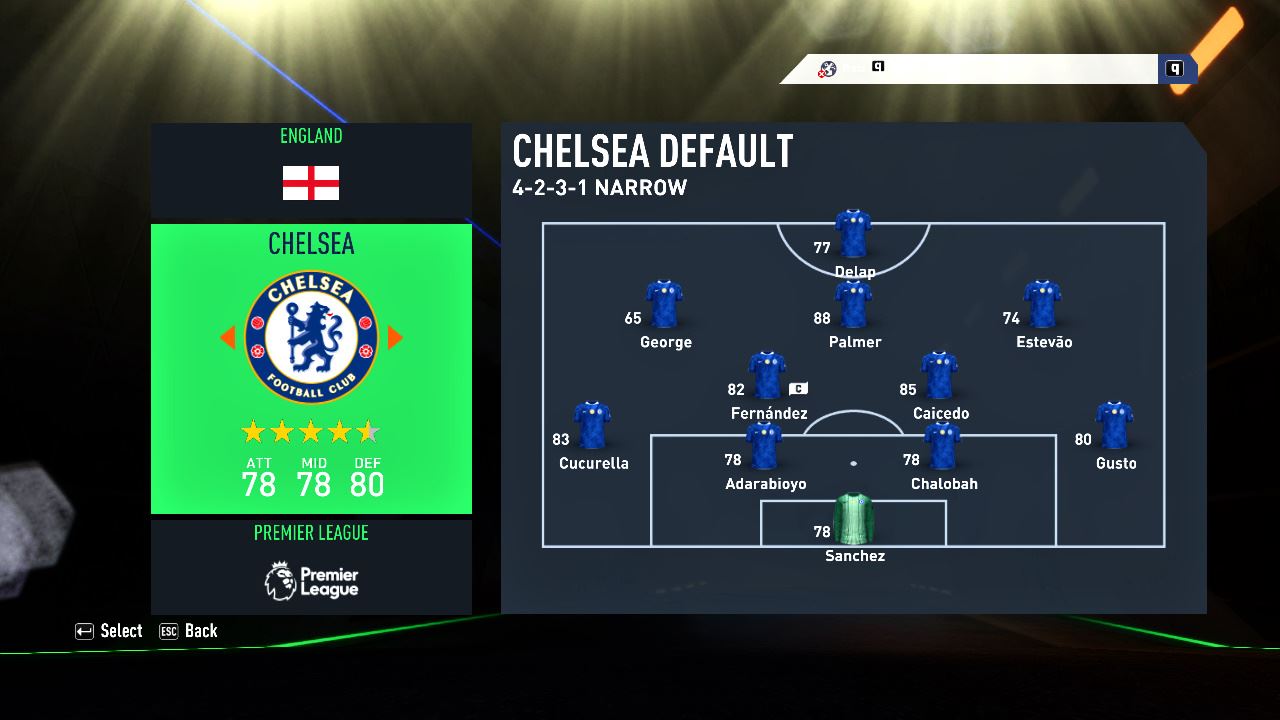Viewport: 1280px width, 720px height.
Task: Click Caicedo in midfield
Action: coord(939,377)
